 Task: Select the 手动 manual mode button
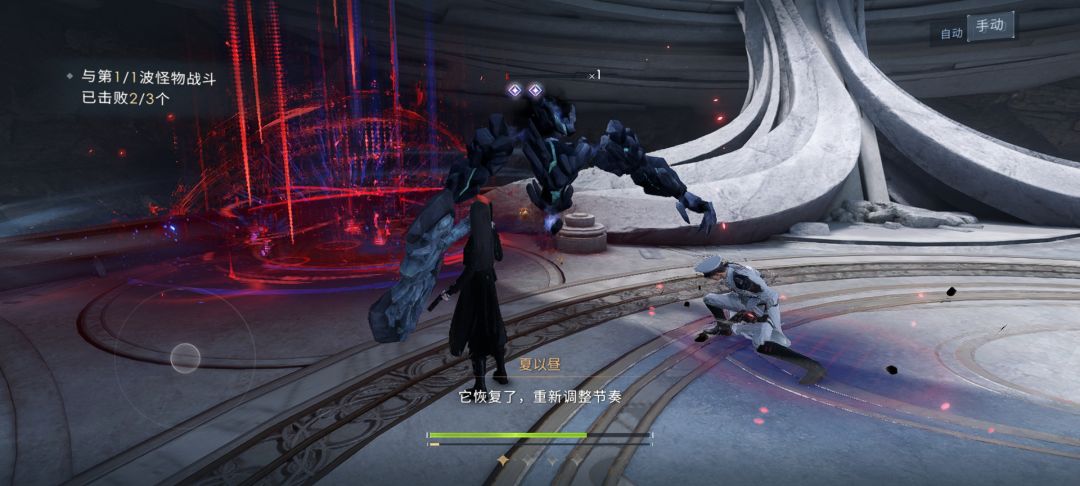[x=990, y=27]
